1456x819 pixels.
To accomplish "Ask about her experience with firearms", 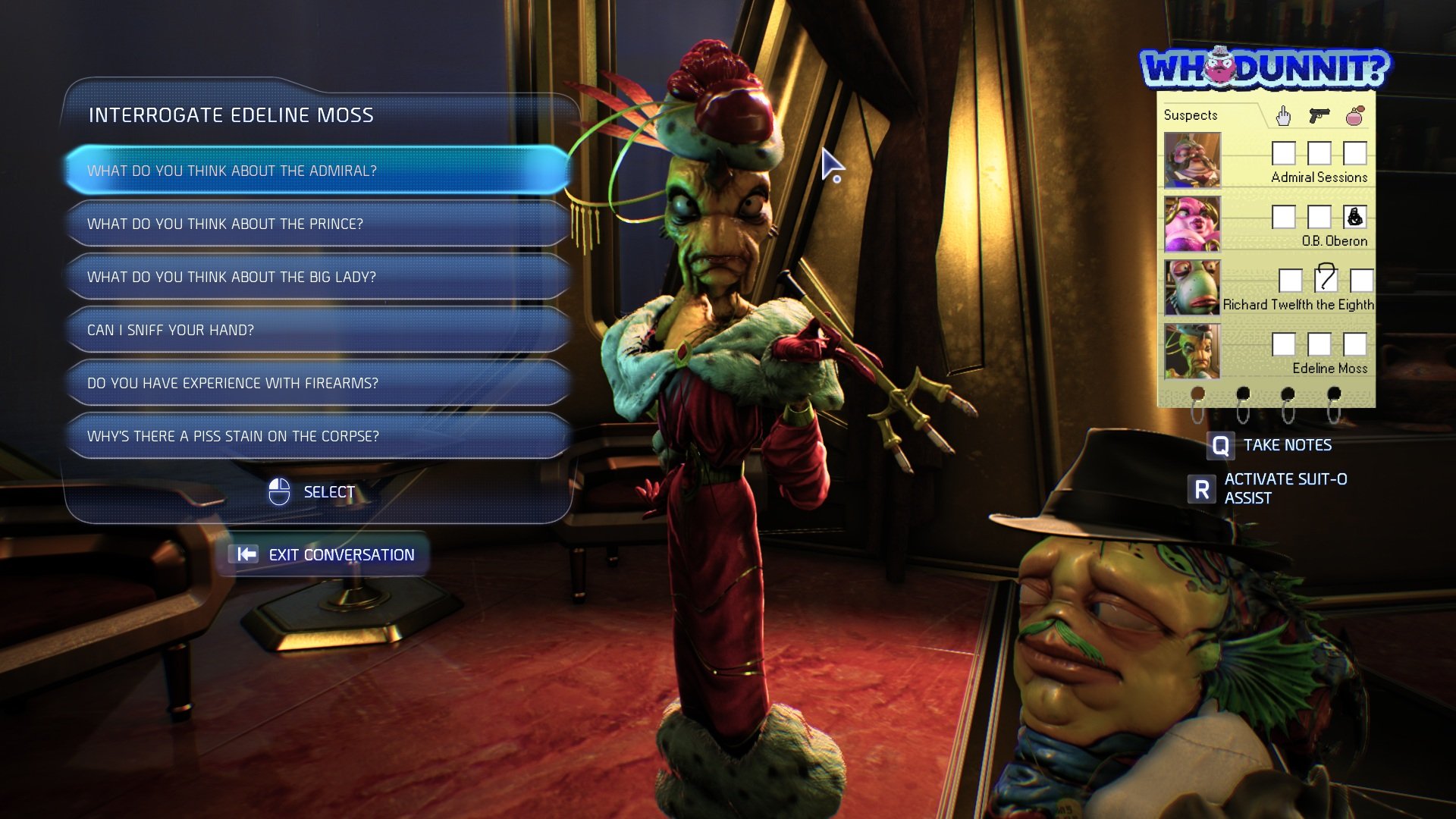I will point(317,383).
